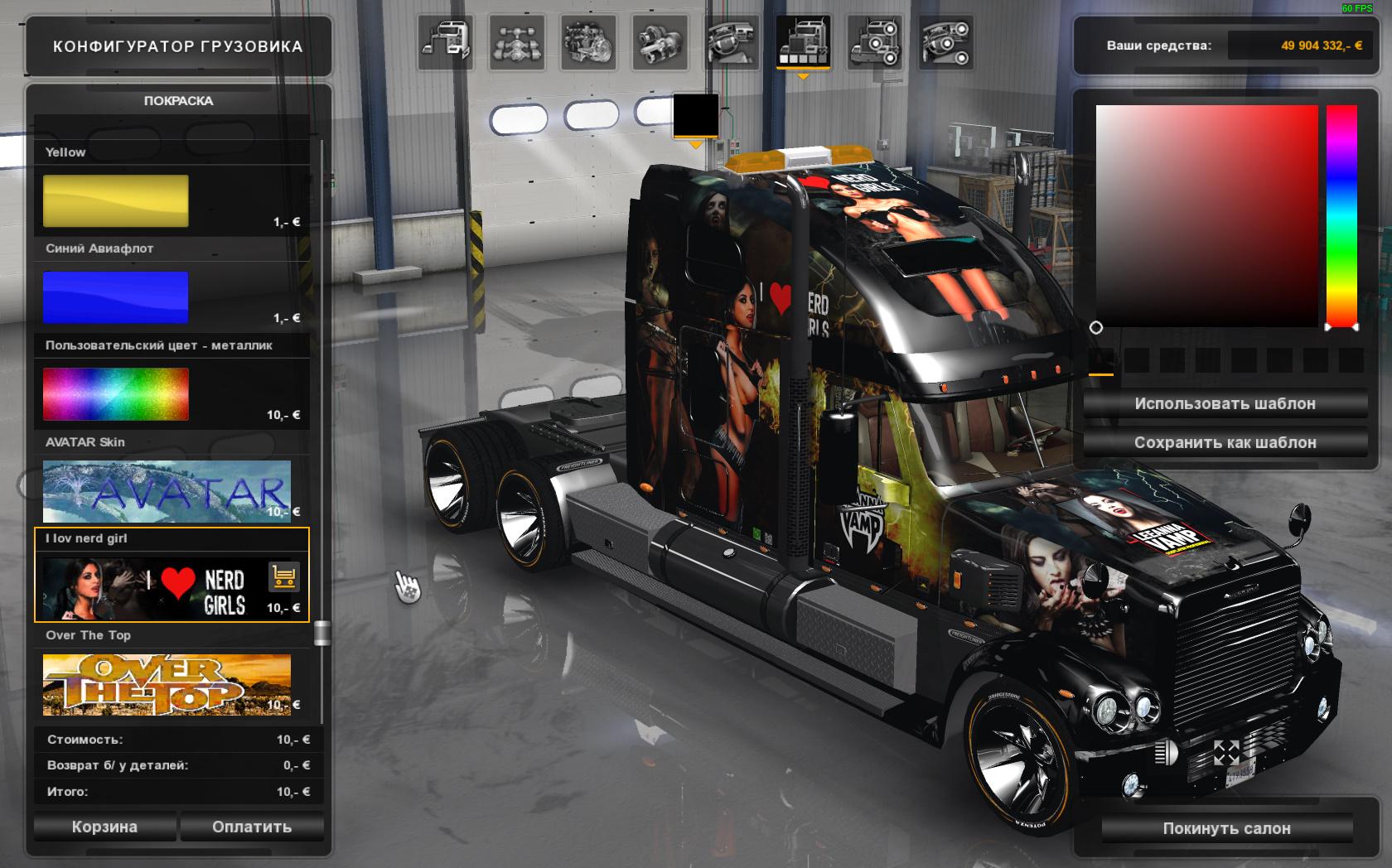Save color with Сохранить как шаблон

point(1225,442)
